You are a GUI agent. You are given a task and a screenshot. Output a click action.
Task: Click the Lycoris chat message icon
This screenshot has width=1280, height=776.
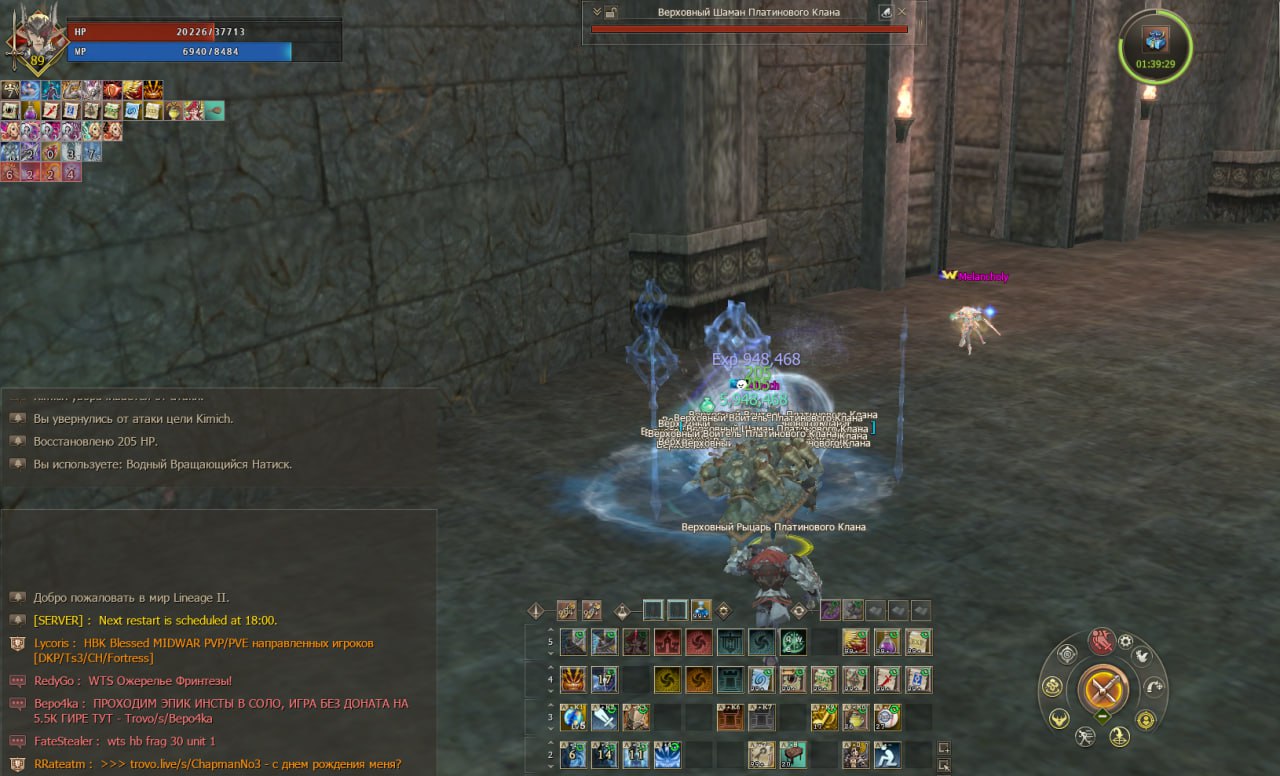(x=17, y=644)
